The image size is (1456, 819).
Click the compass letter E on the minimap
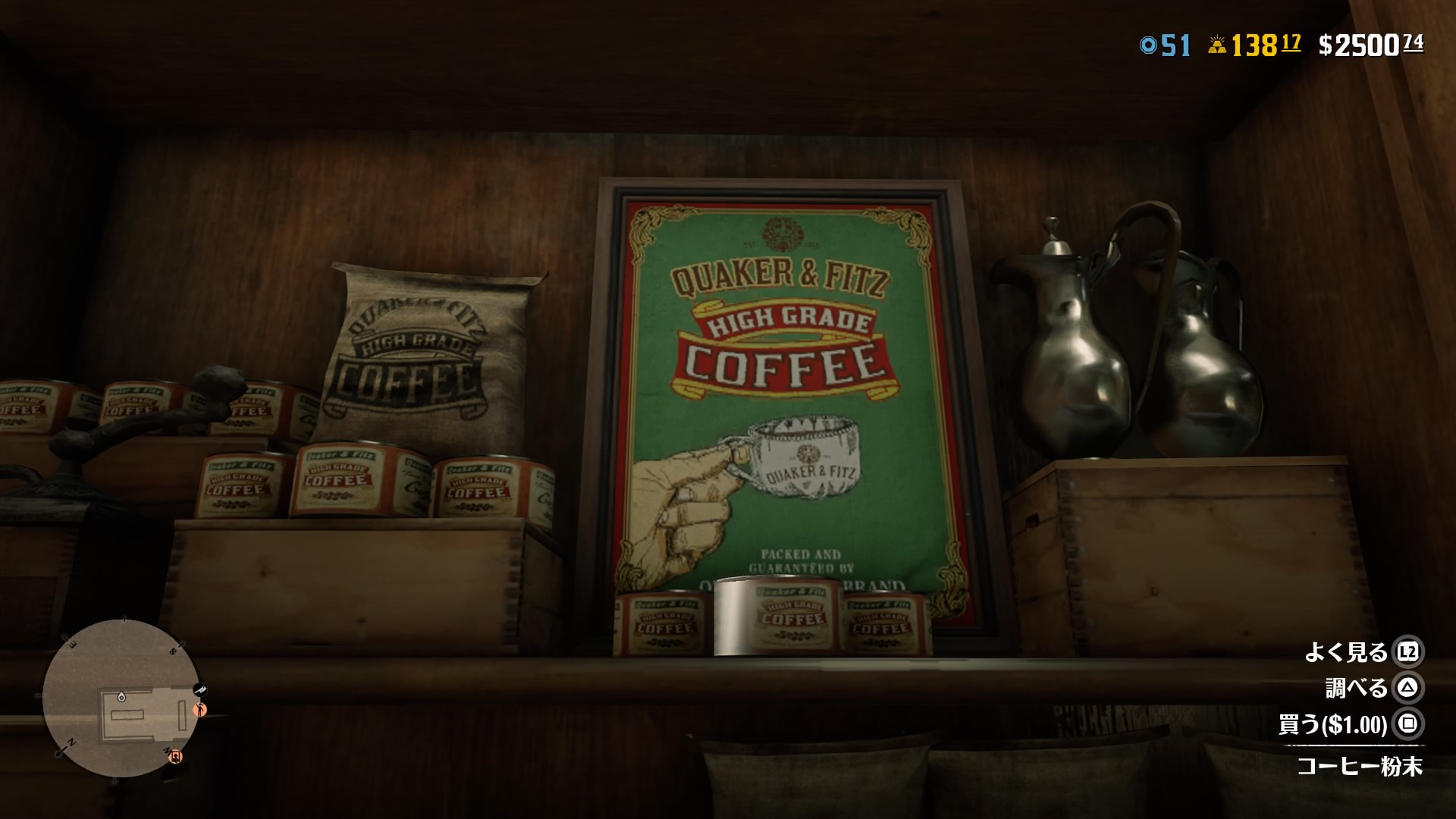71,645
